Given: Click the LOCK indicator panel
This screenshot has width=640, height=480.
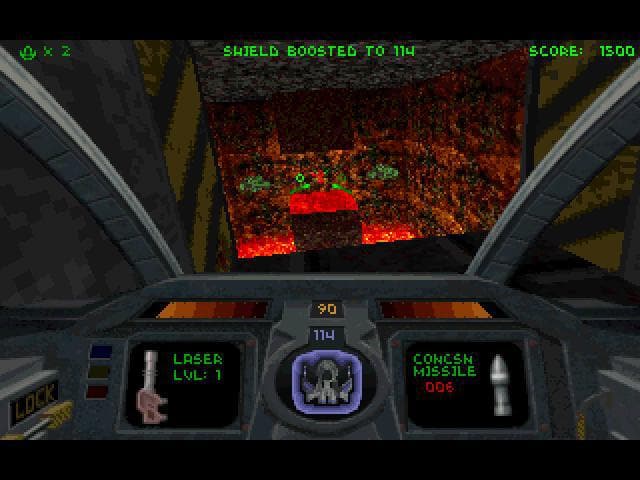Looking at the screenshot, I should point(32,399).
